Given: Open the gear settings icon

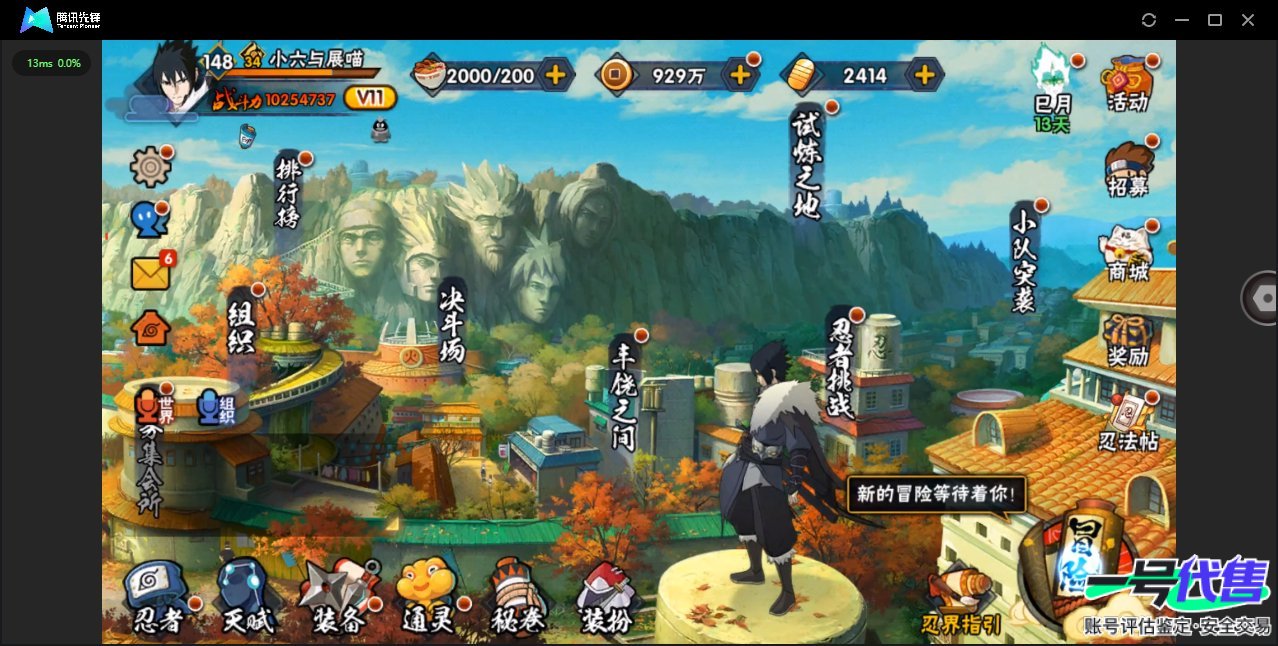Looking at the screenshot, I should coord(151,166).
